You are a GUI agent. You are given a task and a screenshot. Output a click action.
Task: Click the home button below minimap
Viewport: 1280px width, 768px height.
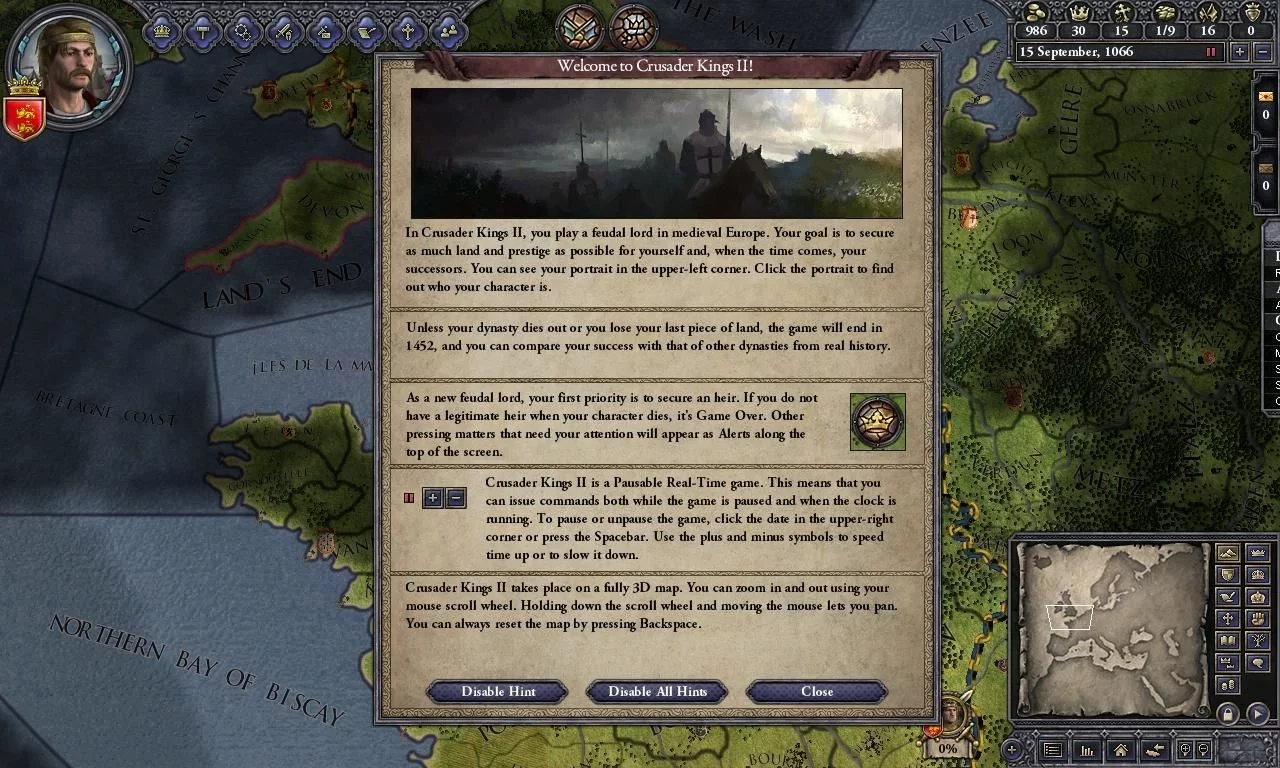tap(1120, 750)
